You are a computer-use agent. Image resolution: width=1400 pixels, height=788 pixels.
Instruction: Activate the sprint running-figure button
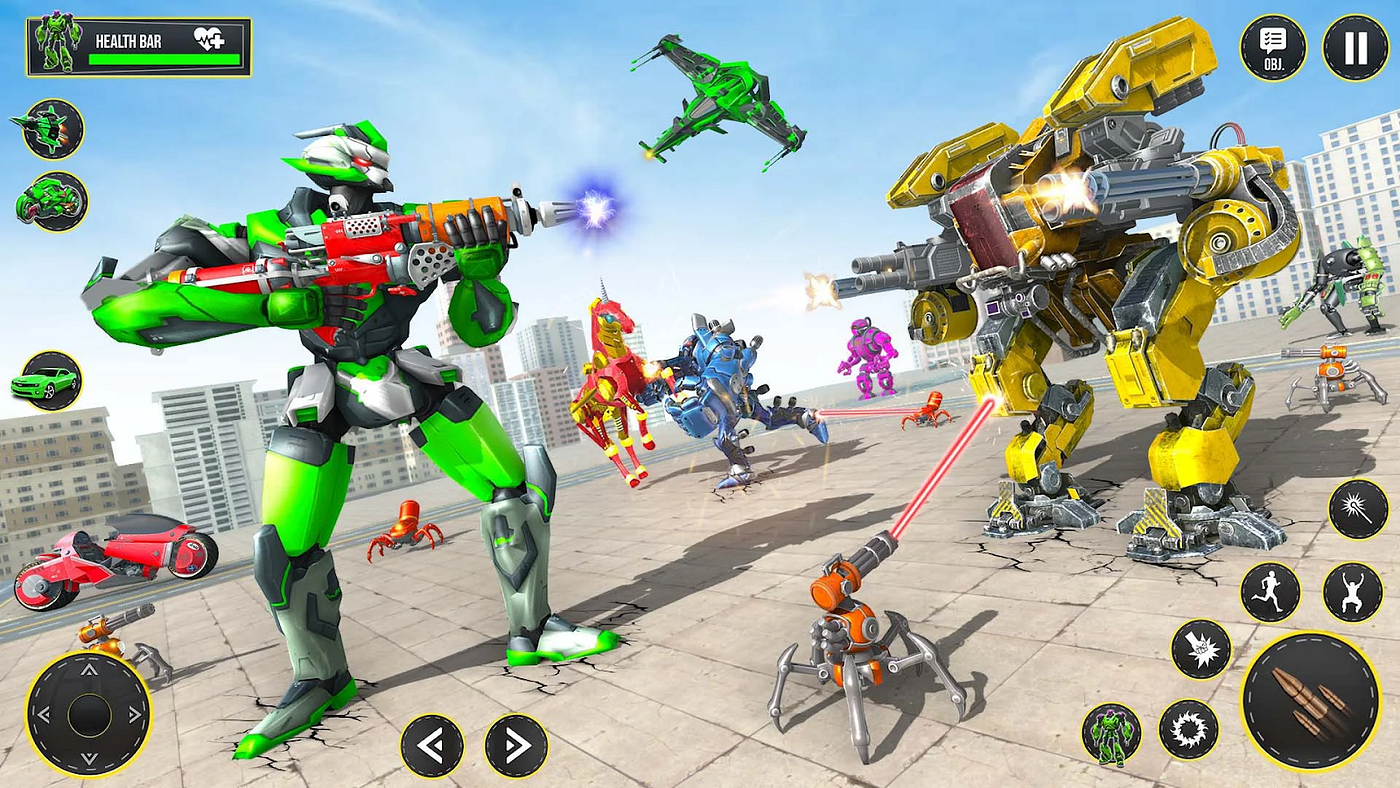[x=1270, y=592]
